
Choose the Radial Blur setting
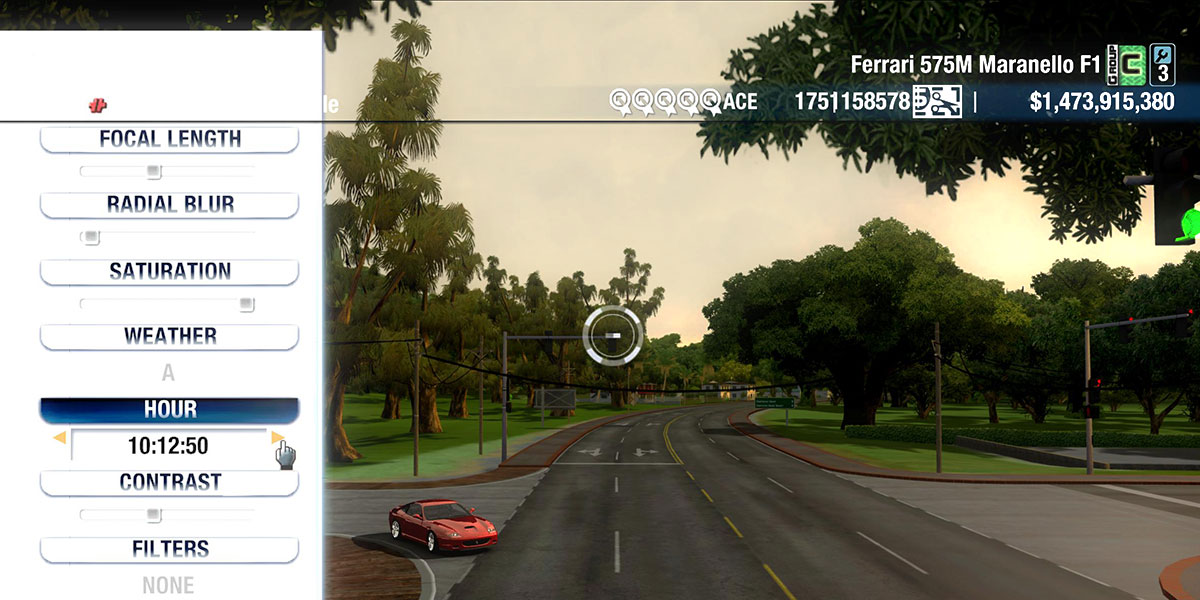coord(169,205)
